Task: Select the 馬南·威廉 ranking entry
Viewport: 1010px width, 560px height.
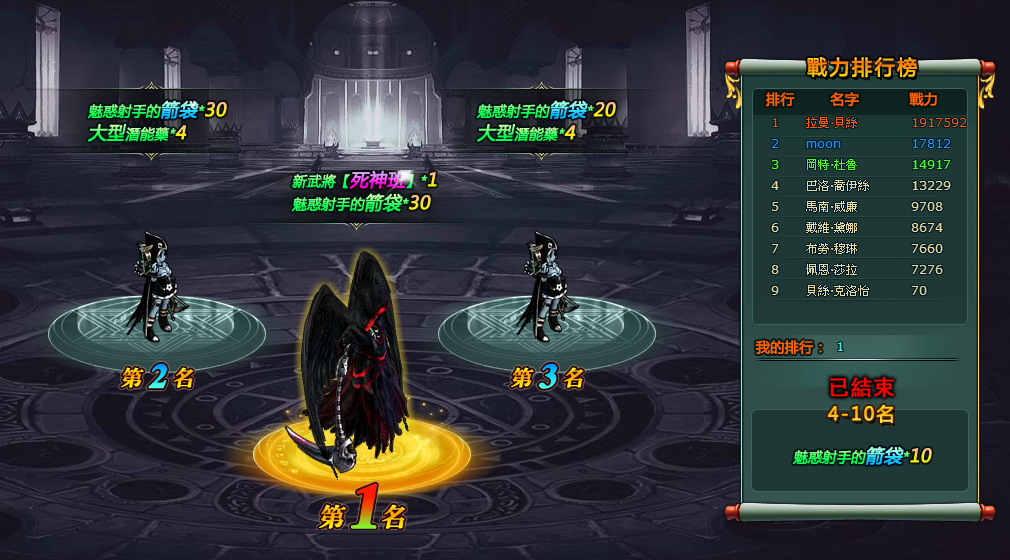Action: pos(860,207)
